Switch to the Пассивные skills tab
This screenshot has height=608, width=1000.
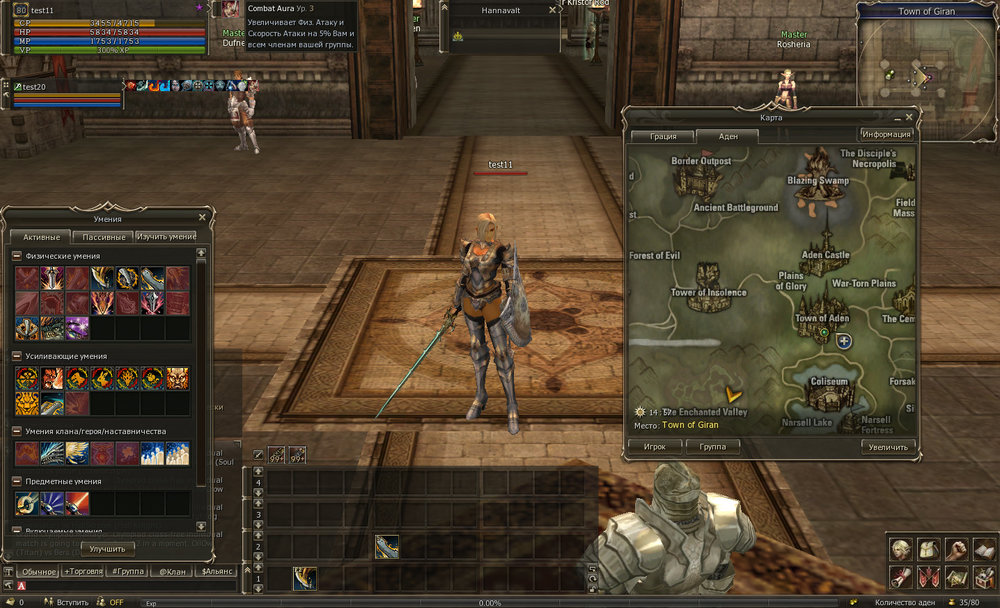(103, 237)
